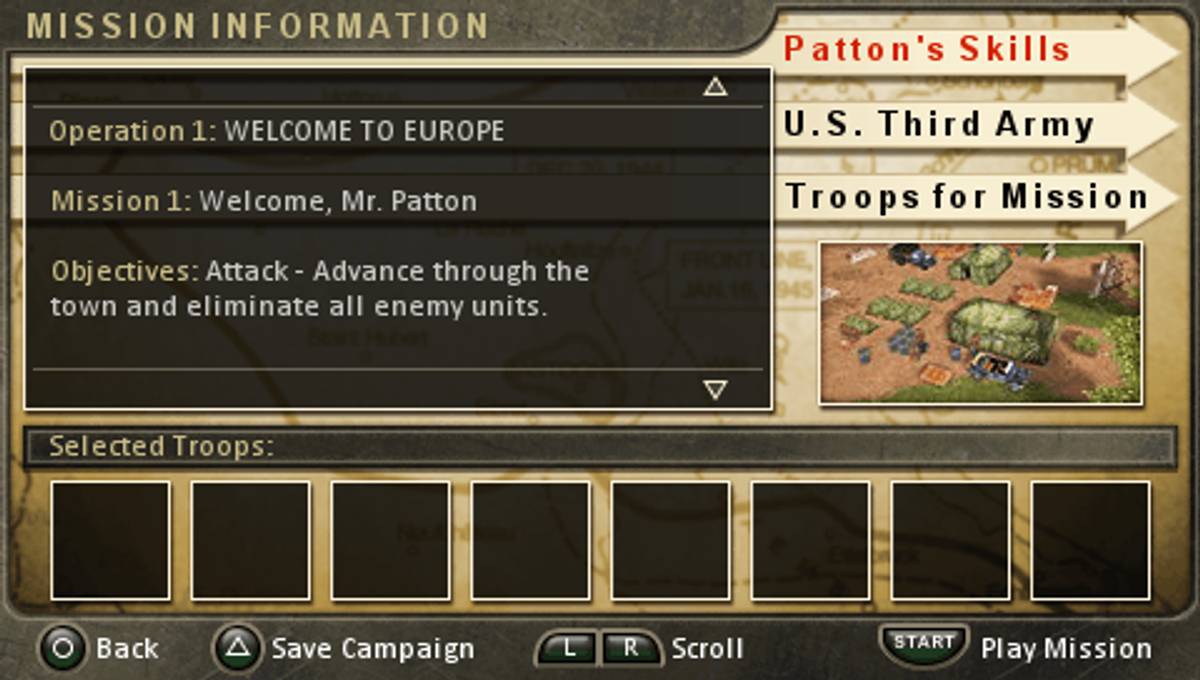The image size is (1200, 680).
Task: Click the down arrow in the mission panel
Action: (x=714, y=389)
